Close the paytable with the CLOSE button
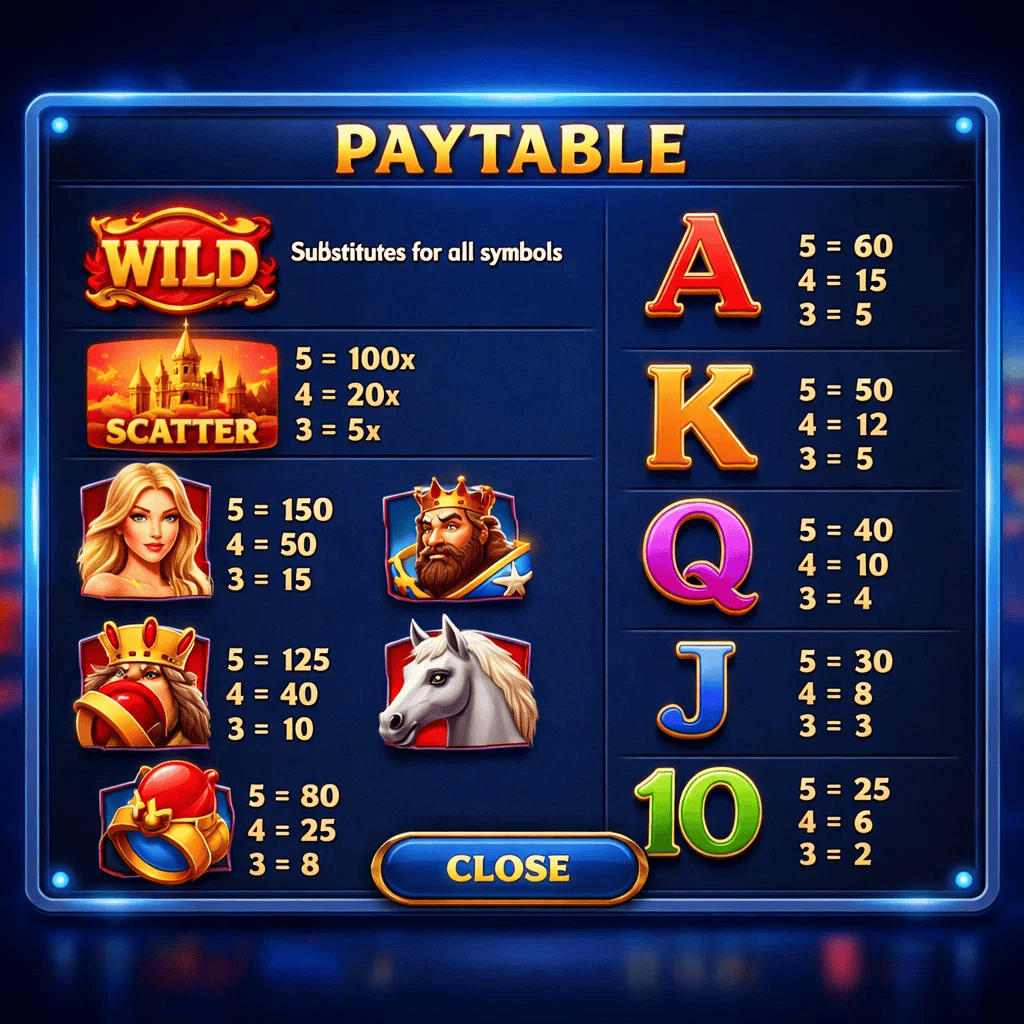The image size is (1024, 1024). click(x=508, y=867)
